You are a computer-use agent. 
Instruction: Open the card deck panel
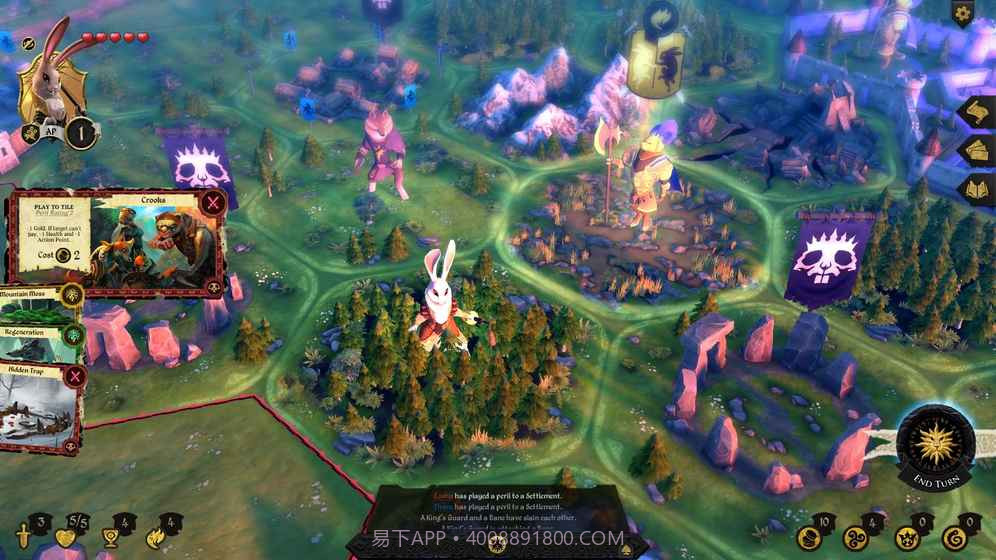(x=976, y=151)
